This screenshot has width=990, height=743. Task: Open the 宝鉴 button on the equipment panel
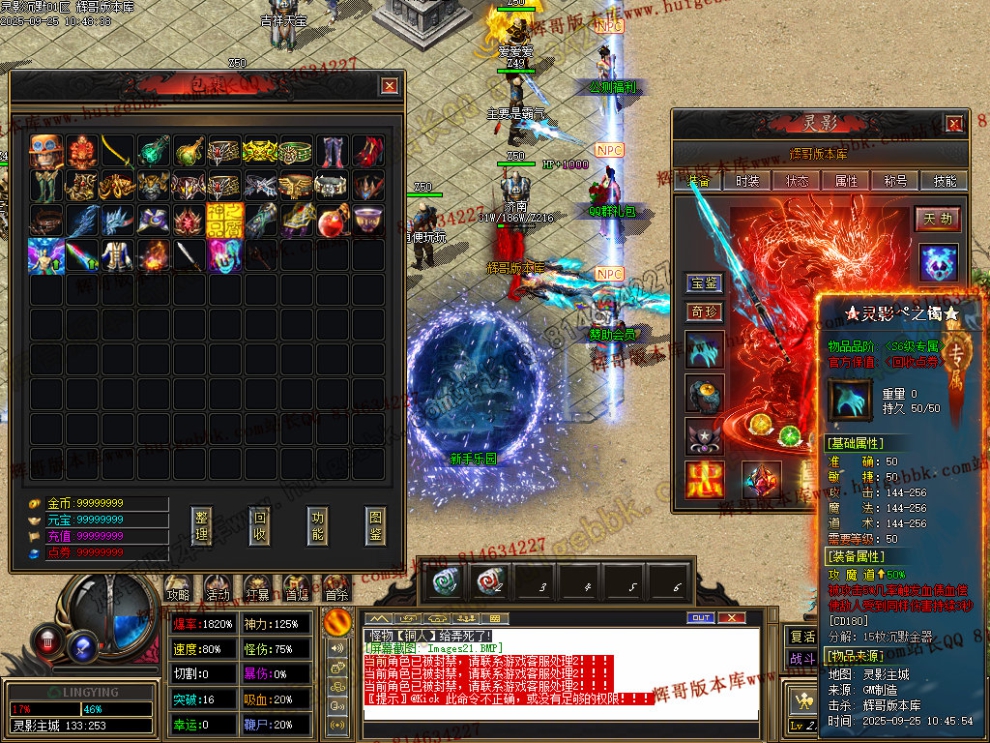tap(704, 284)
